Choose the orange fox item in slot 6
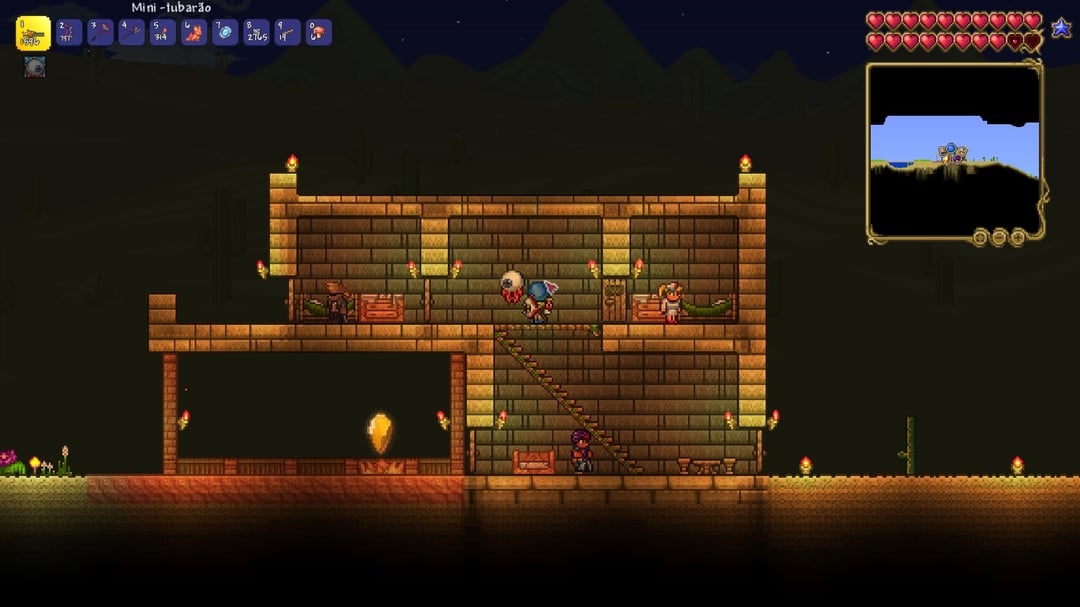The width and height of the screenshot is (1080, 607). (194, 33)
